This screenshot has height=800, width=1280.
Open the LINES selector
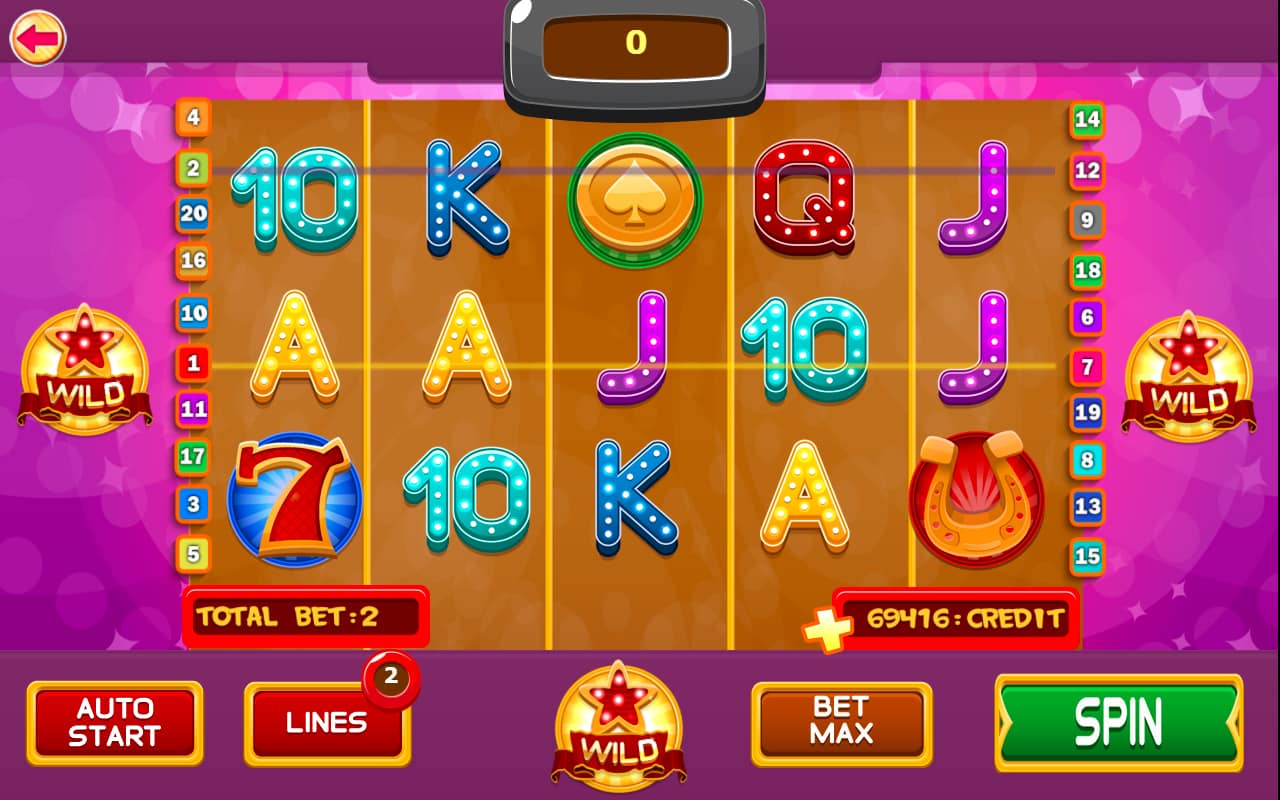click(327, 723)
